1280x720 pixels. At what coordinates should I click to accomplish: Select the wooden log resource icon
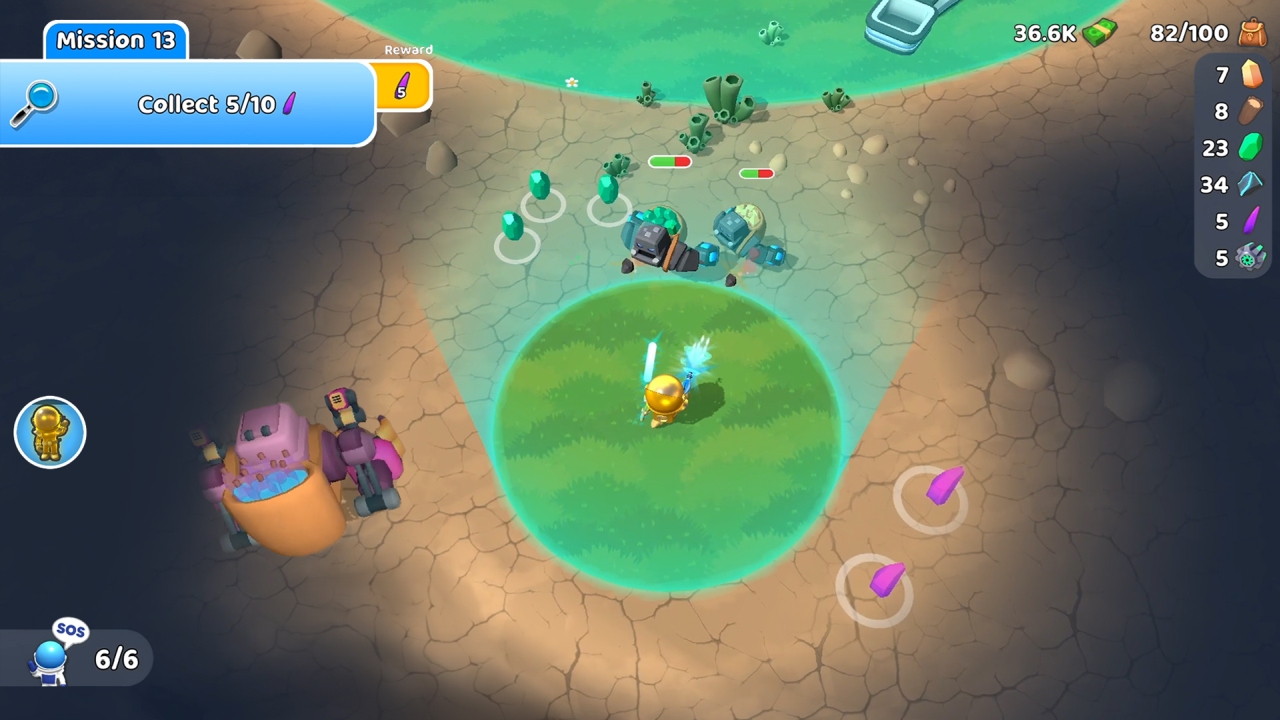tap(1250, 111)
